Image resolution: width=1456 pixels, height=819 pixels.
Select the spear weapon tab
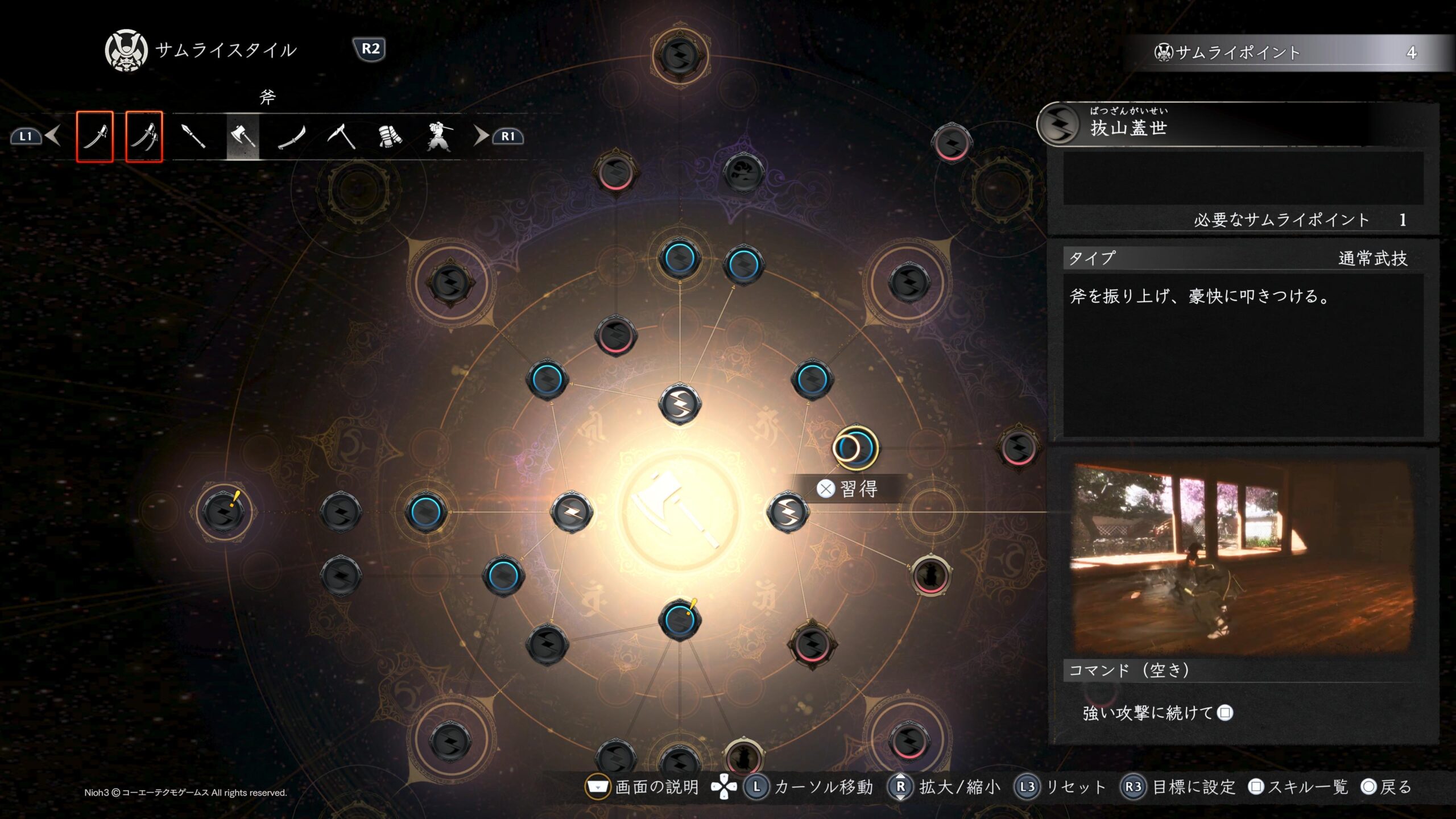pyautogui.click(x=193, y=136)
